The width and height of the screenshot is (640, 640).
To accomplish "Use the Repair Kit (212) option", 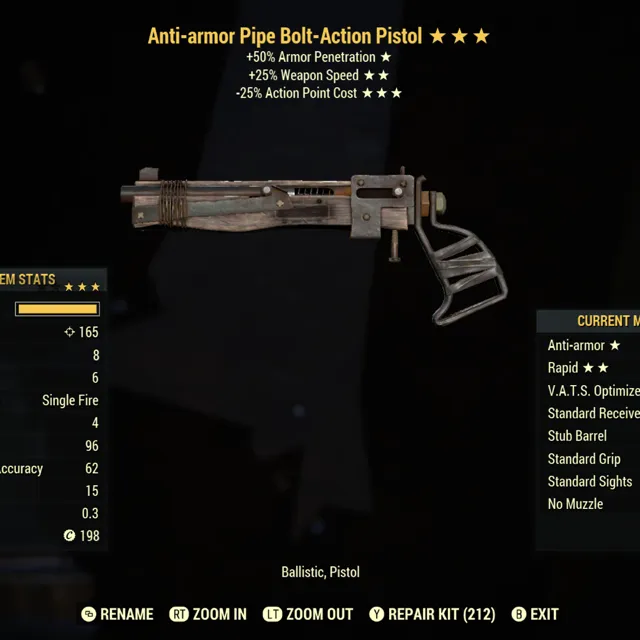I will [x=432, y=614].
